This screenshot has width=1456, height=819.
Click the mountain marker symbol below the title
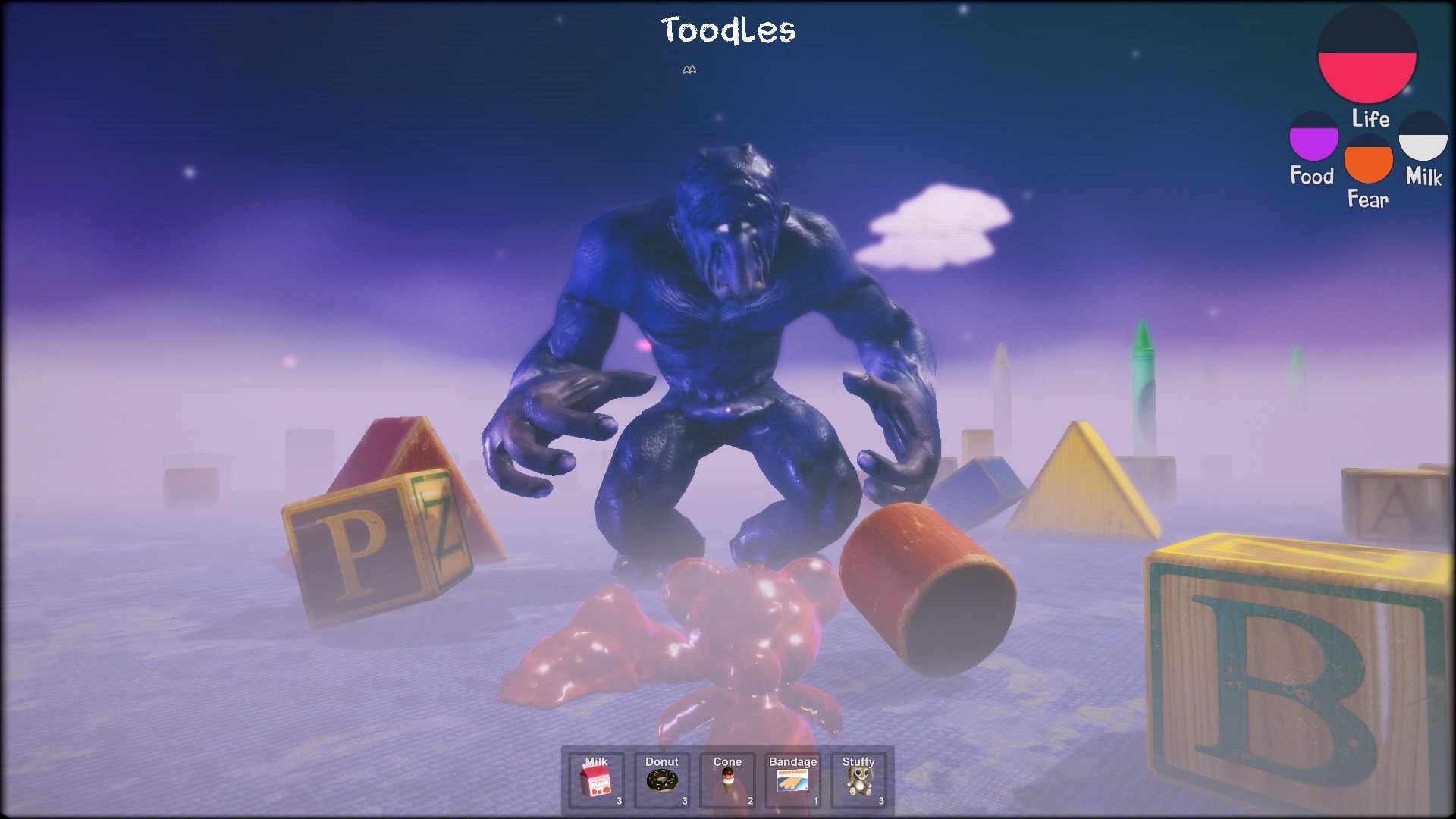click(689, 70)
